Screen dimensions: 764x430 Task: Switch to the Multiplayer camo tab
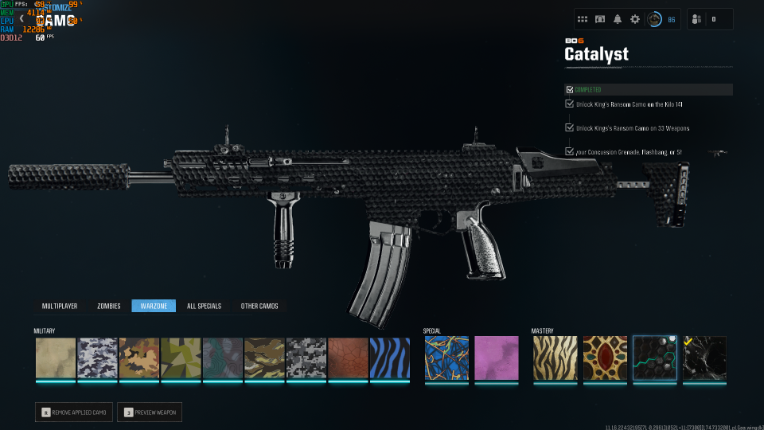(x=60, y=306)
